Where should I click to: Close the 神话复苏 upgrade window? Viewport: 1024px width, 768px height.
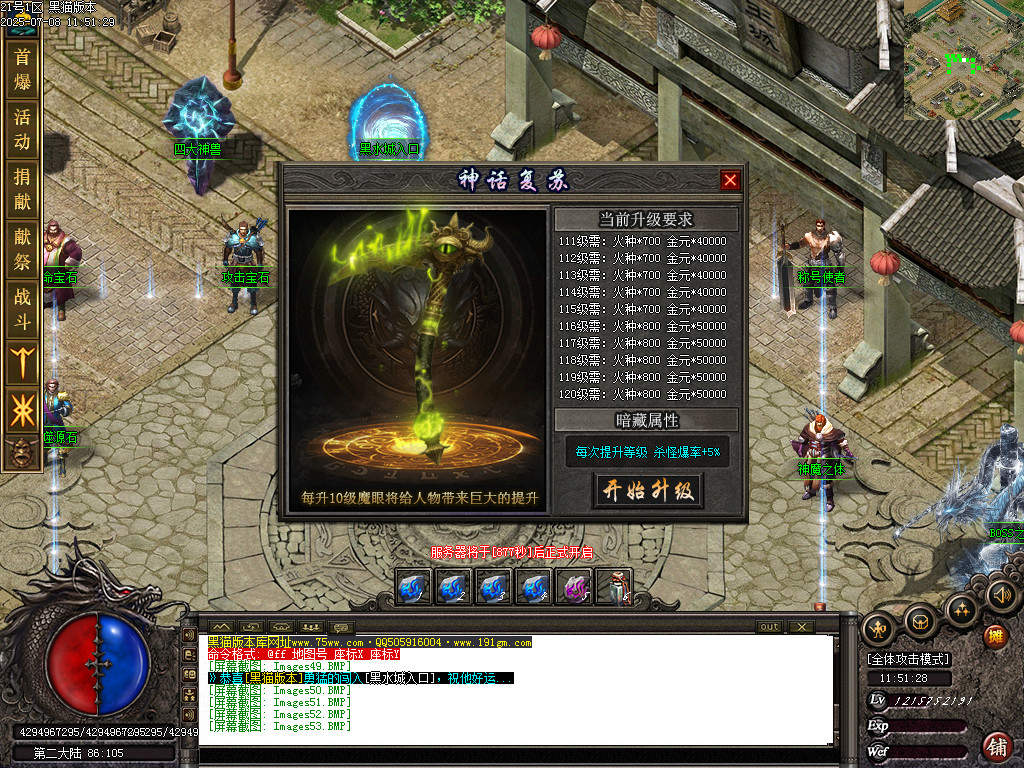(731, 180)
